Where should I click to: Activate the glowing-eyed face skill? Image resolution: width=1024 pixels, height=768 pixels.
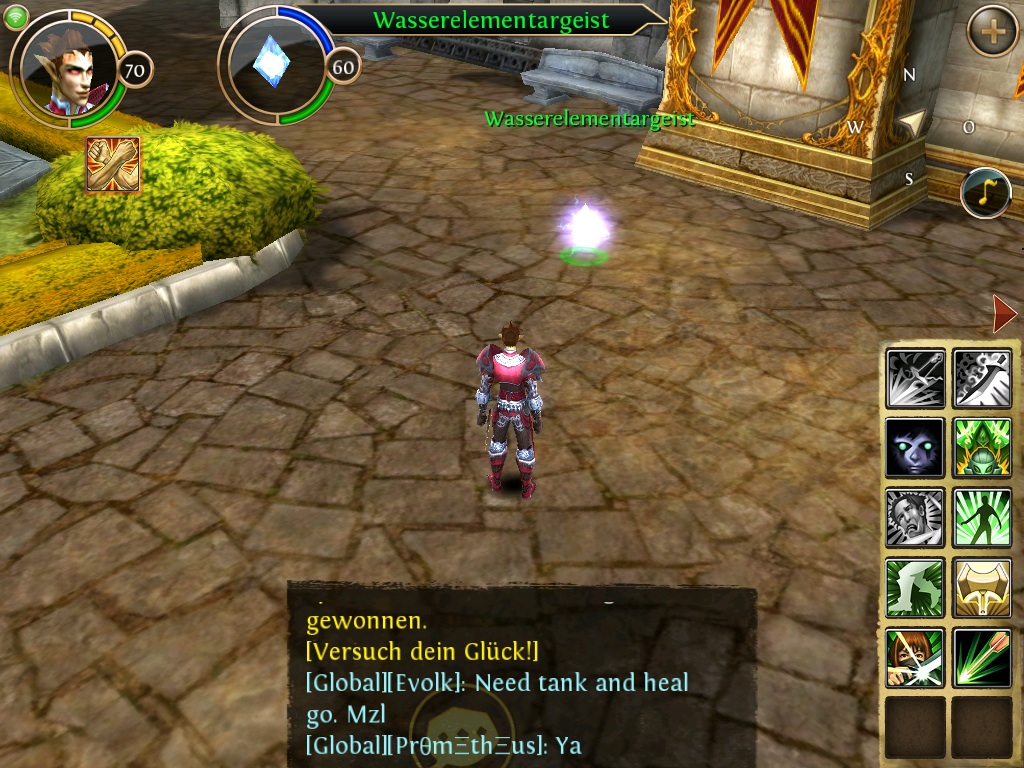pos(915,448)
